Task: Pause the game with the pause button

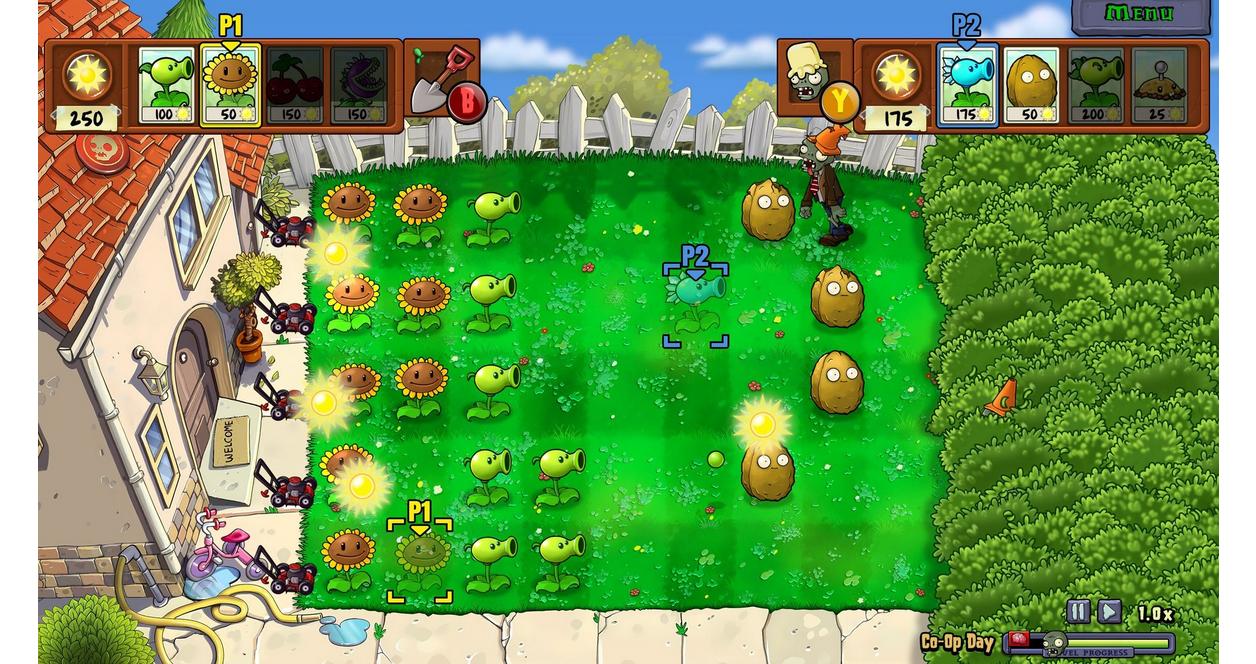Action: click(1078, 611)
